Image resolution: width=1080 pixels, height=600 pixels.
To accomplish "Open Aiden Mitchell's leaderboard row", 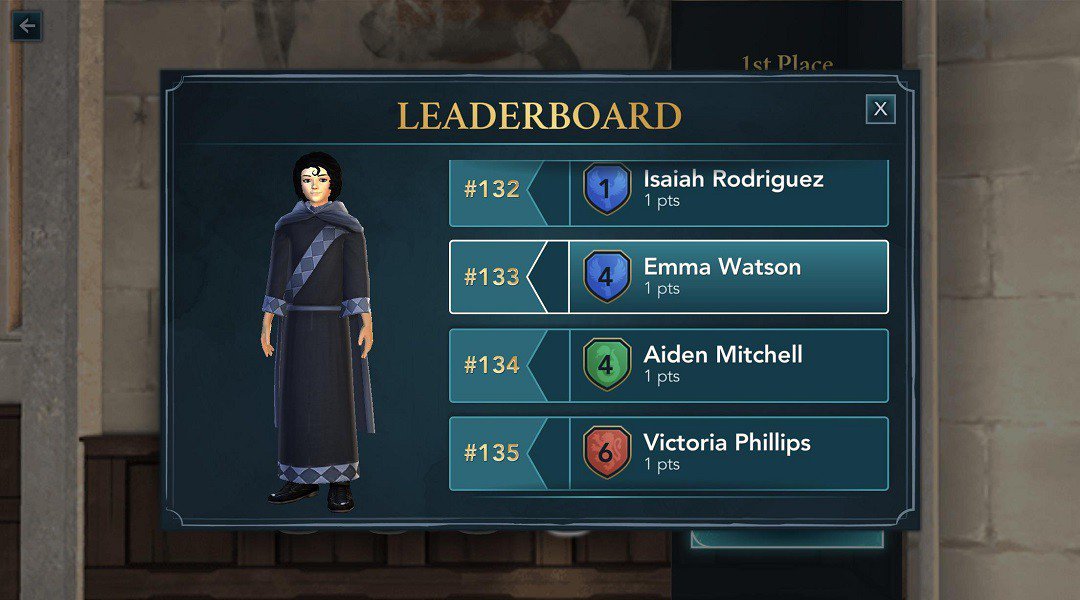I will point(668,365).
